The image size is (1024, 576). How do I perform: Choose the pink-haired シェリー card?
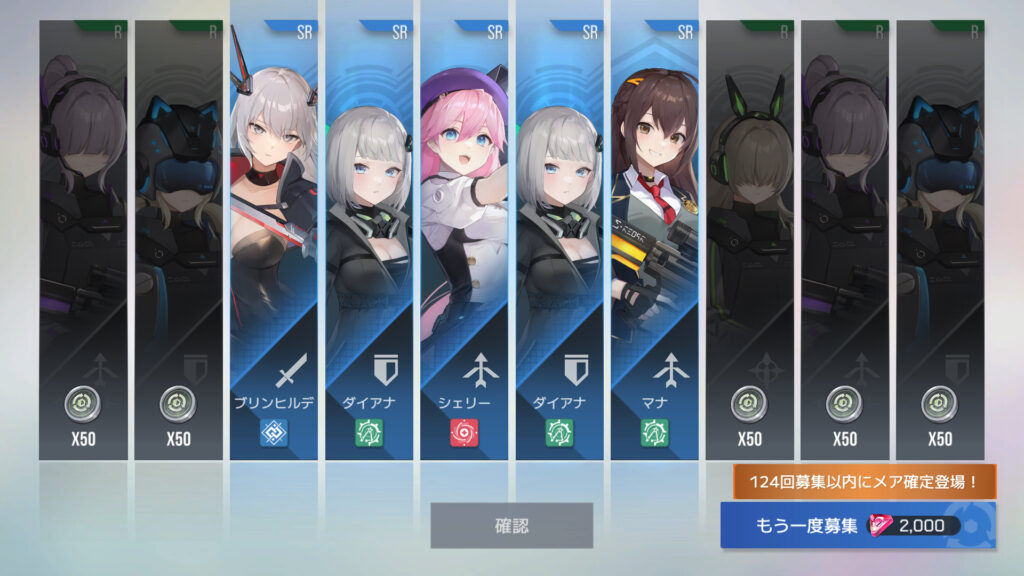point(464,240)
